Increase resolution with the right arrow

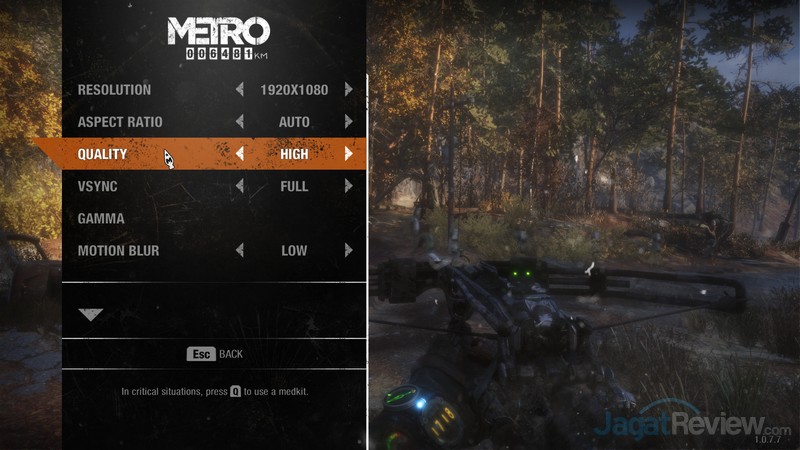tap(348, 90)
